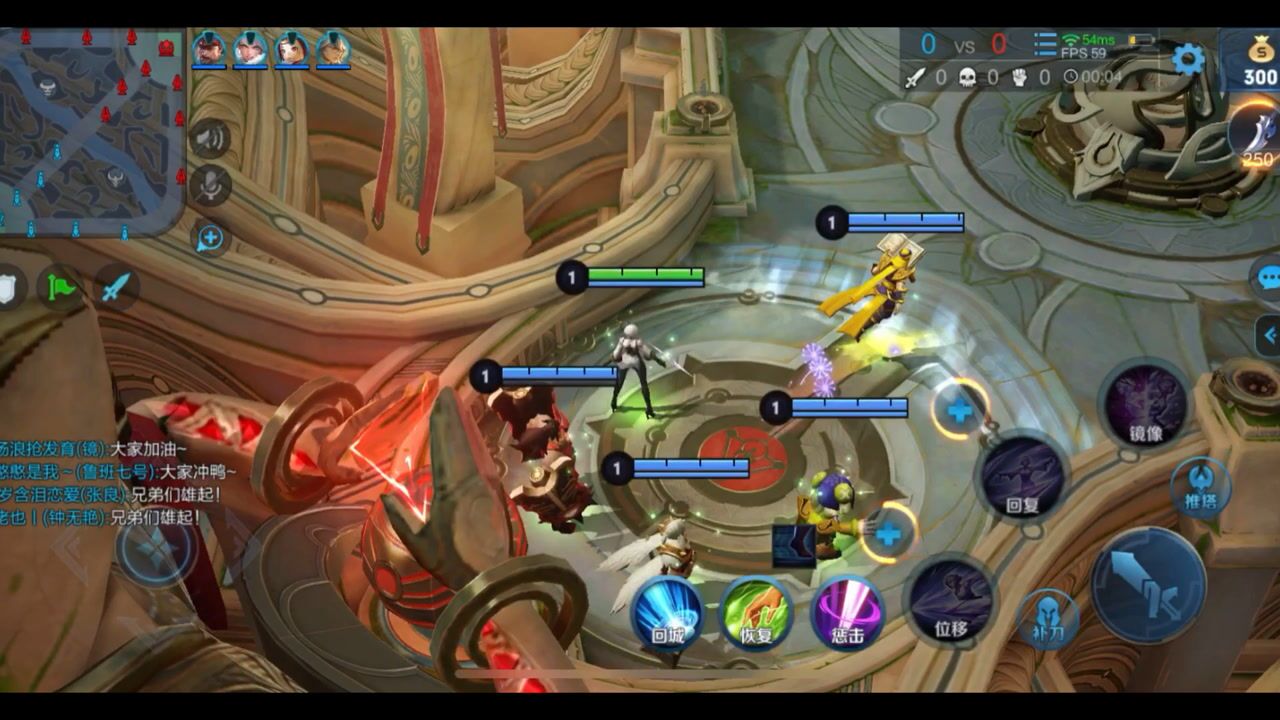Activate the 回复 skill
This screenshot has height=720, width=1280.
pyautogui.click(x=1021, y=479)
